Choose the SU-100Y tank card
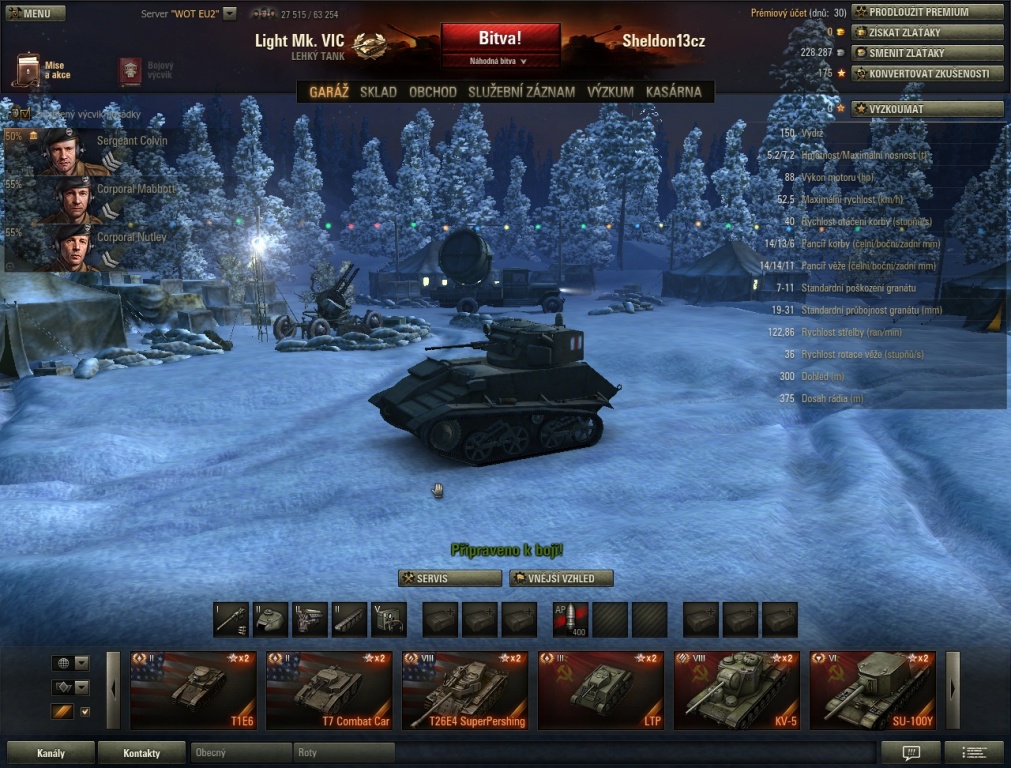Image resolution: width=1011 pixels, height=768 pixels. pos(872,690)
